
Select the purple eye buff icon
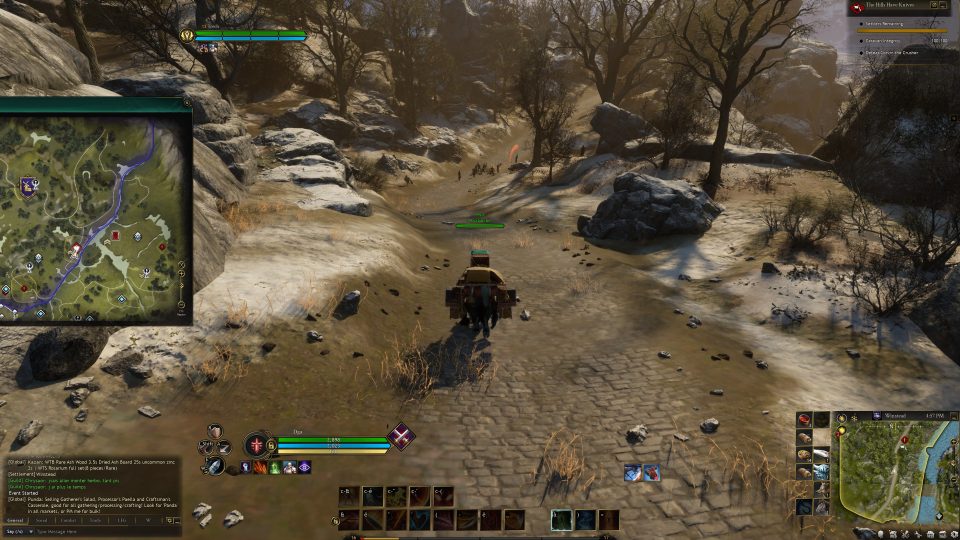[304, 467]
